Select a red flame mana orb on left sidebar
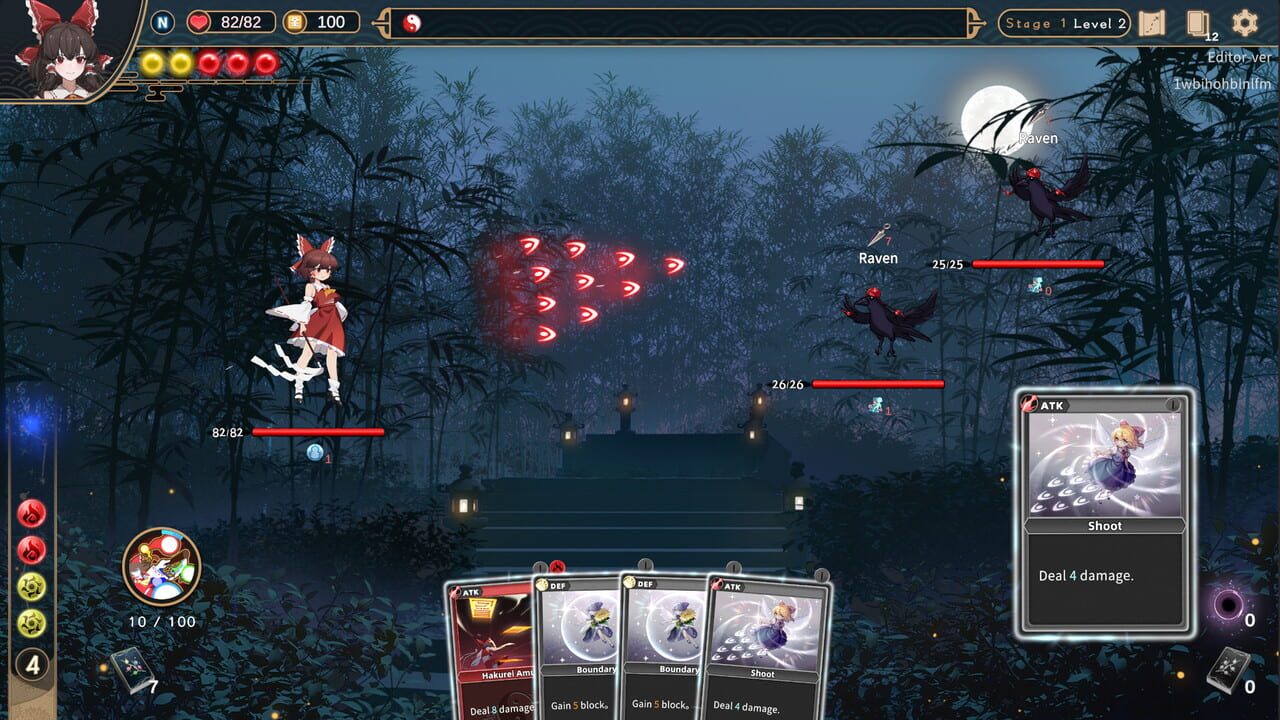The image size is (1280, 720). (x=32, y=514)
